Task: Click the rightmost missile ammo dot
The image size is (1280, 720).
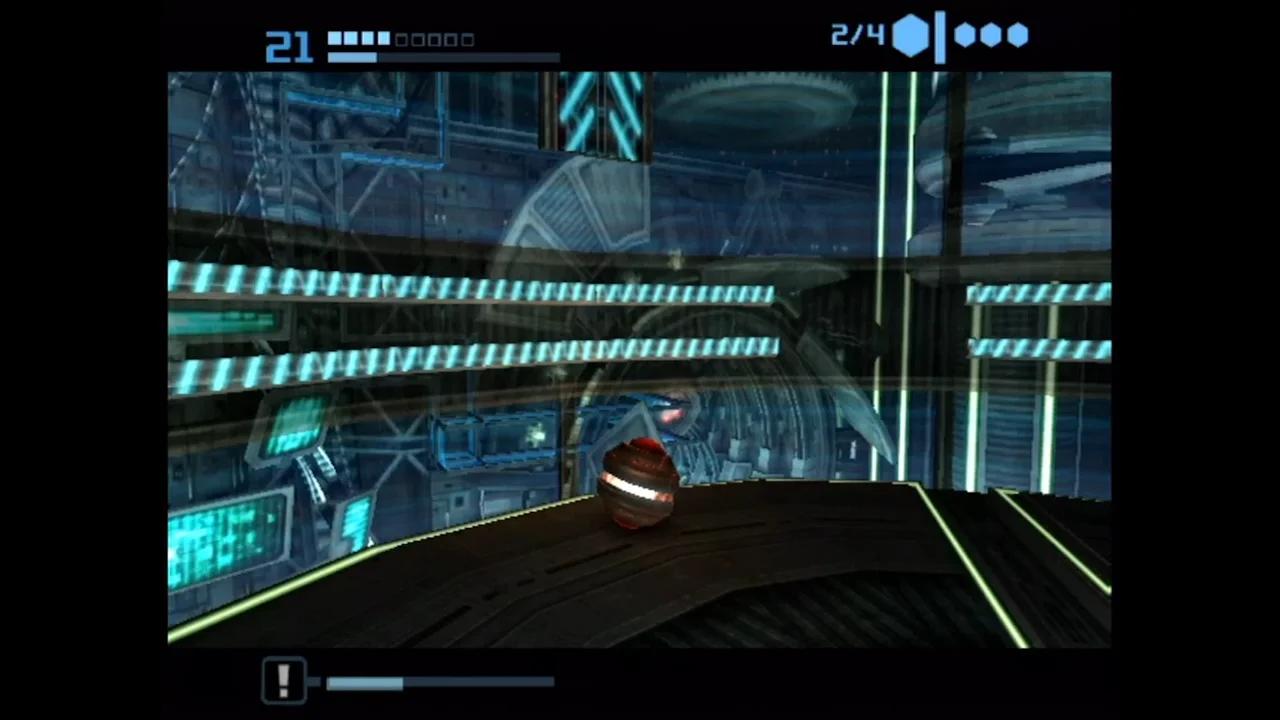Action: 1017,35
